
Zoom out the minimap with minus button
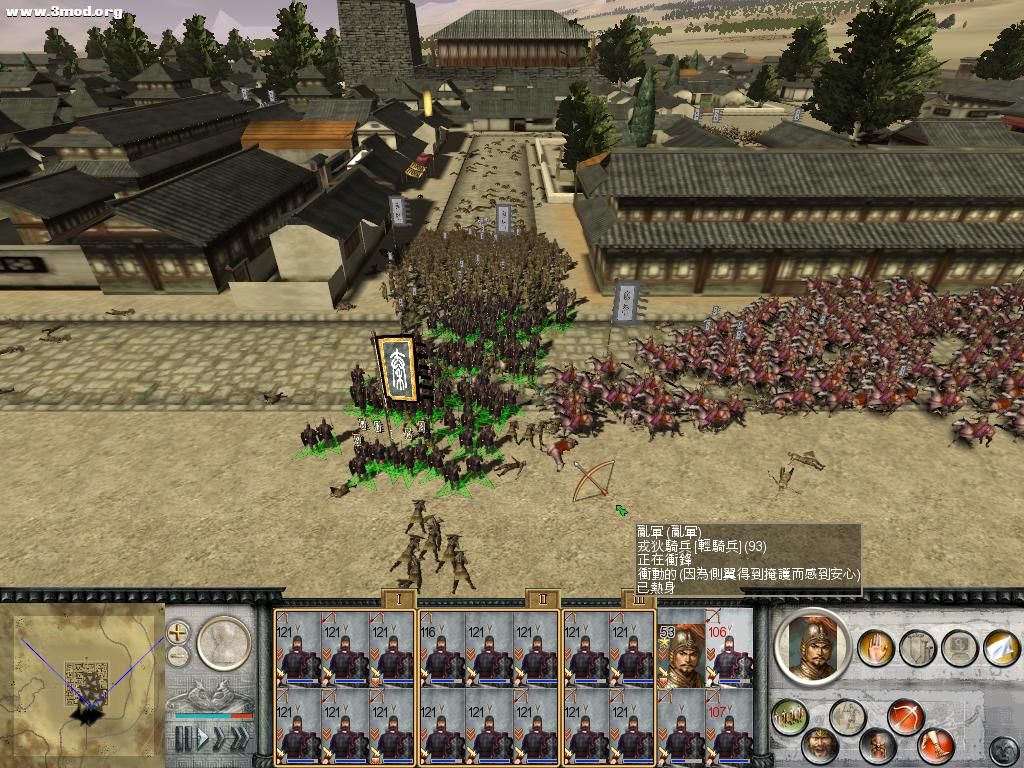coord(178,656)
